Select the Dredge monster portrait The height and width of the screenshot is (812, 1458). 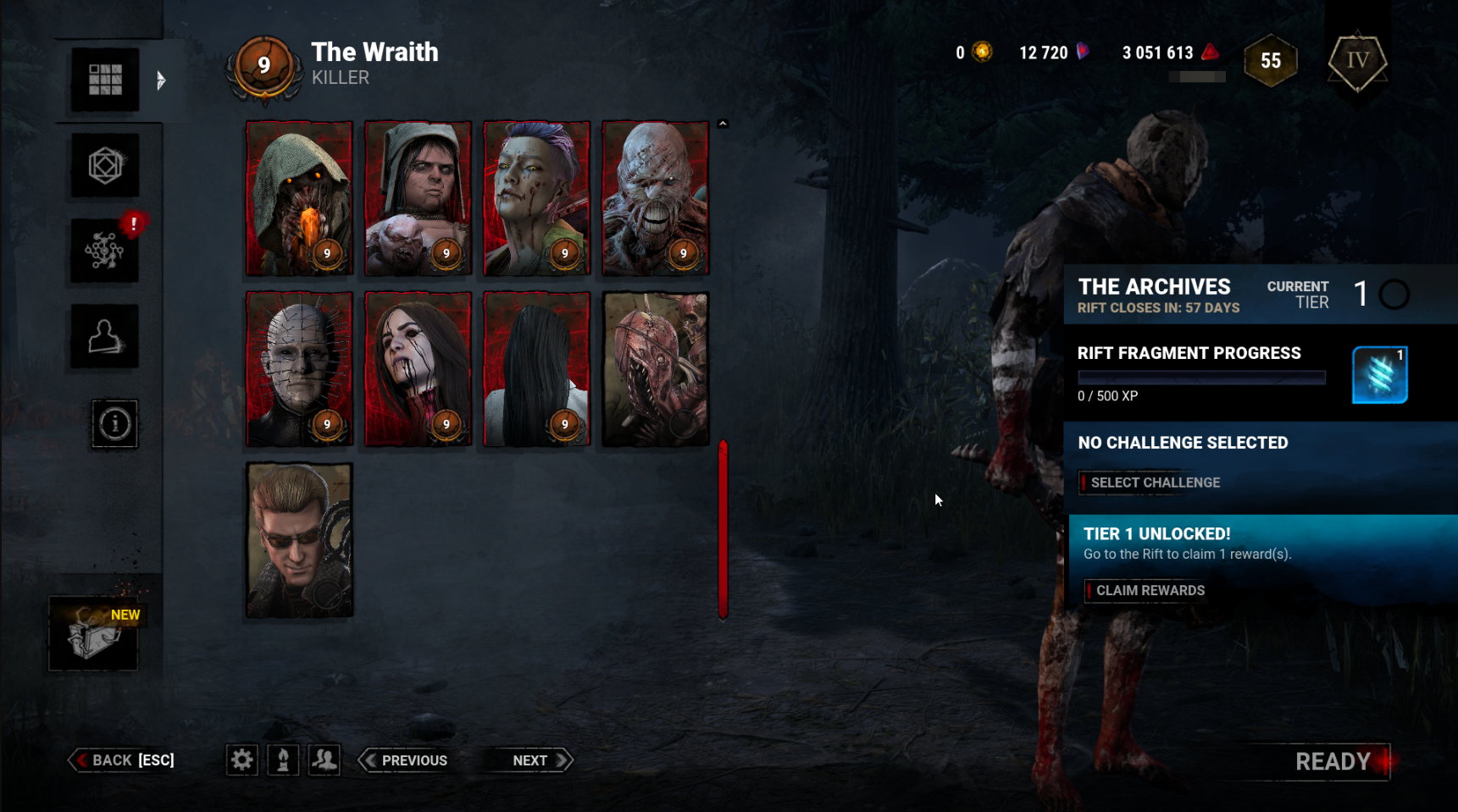tap(655, 369)
